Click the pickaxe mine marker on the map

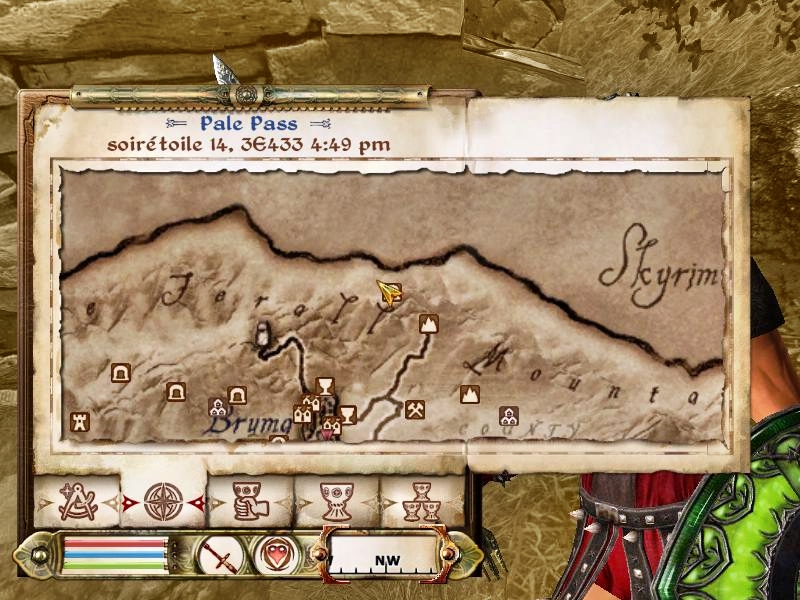pos(415,409)
